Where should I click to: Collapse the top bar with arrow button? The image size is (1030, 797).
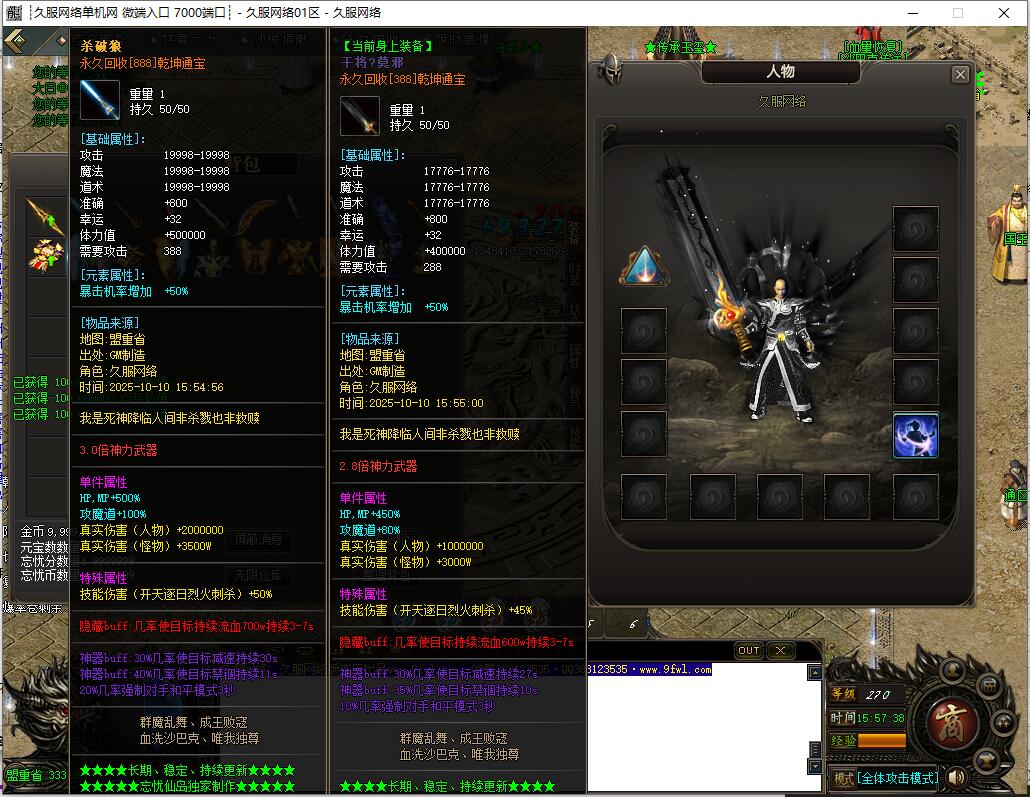15,41
